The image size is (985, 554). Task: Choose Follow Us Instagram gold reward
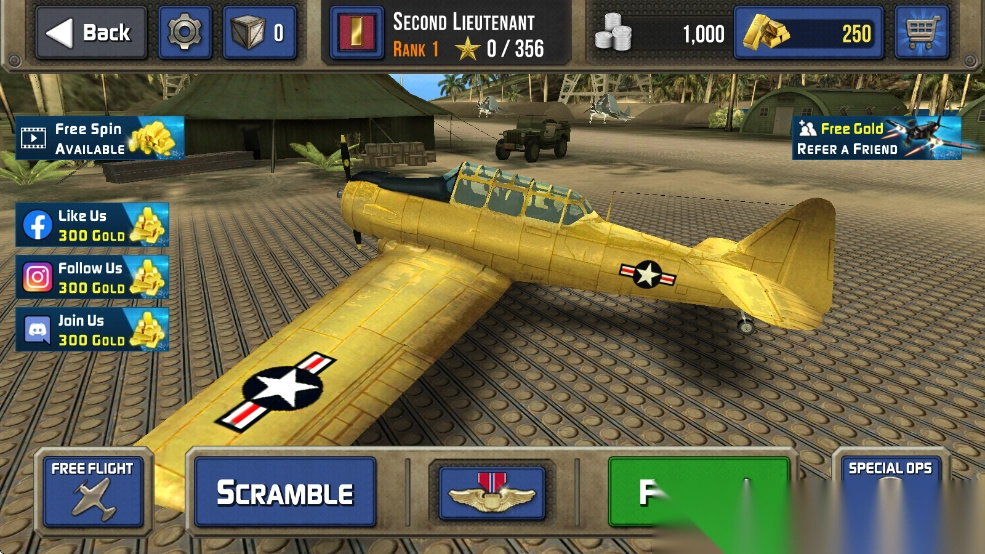tap(92, 277)
